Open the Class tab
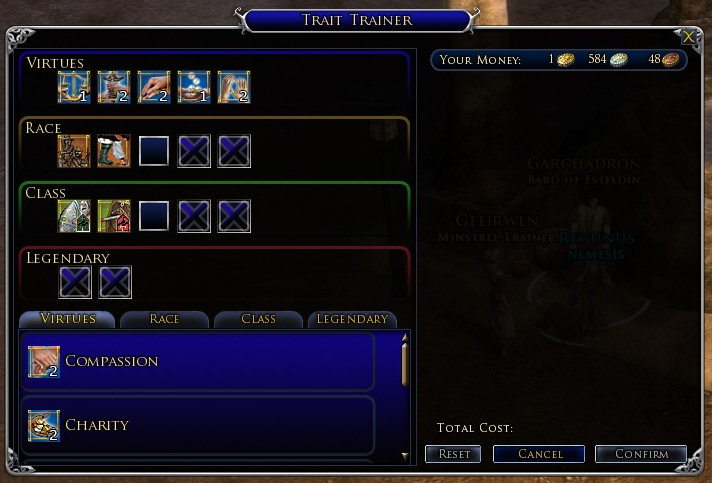The image size is (712, 483). 258,319
